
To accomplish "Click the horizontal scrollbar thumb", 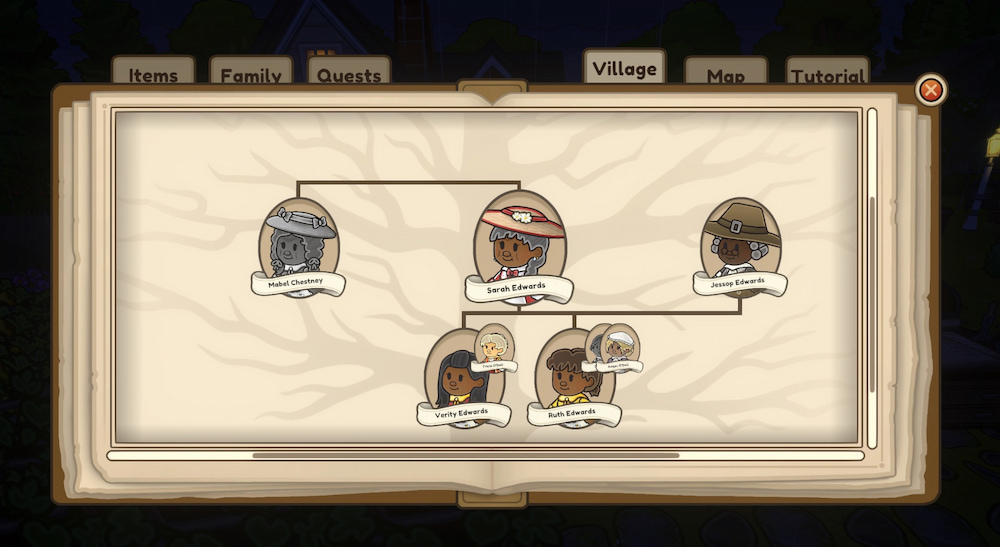I will point(465,456).
